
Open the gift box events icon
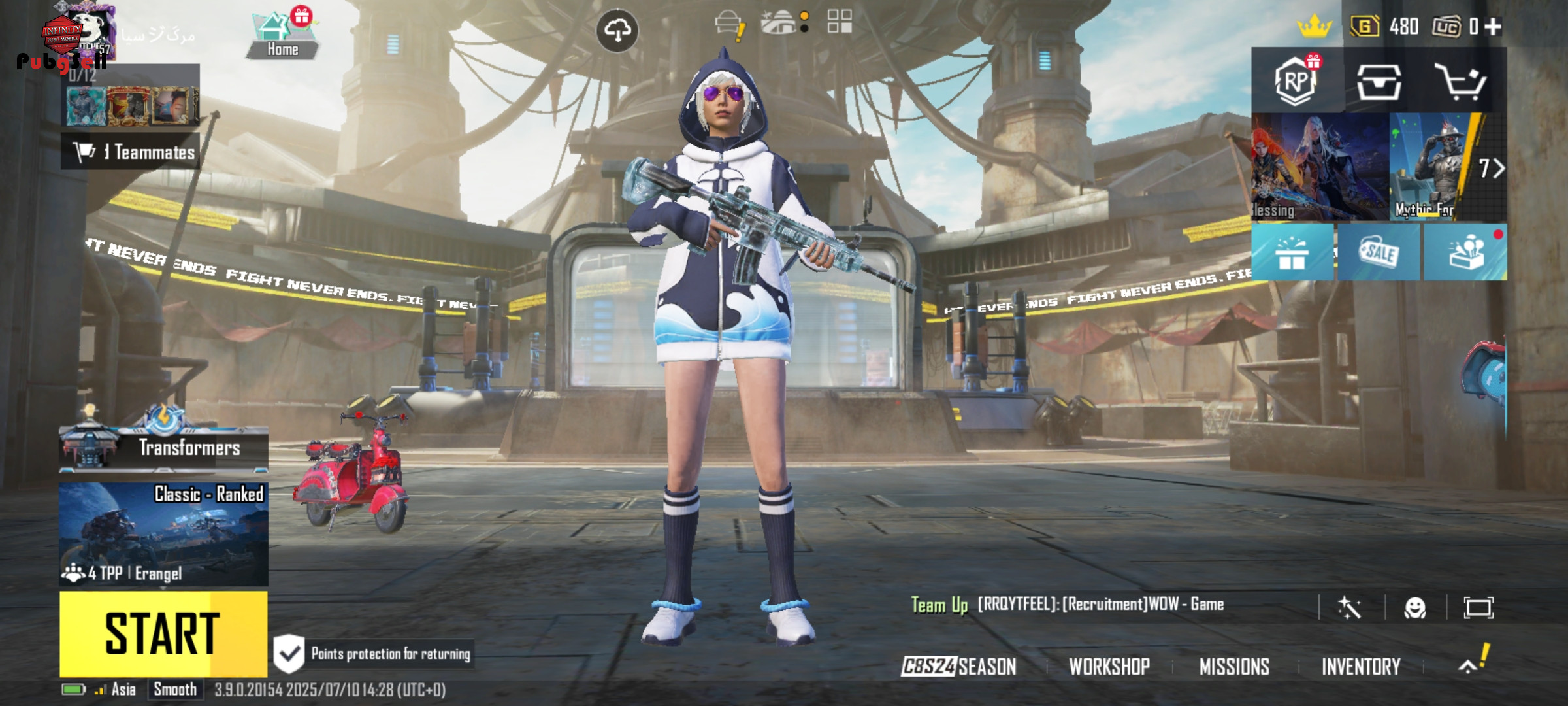point(1292,252)
